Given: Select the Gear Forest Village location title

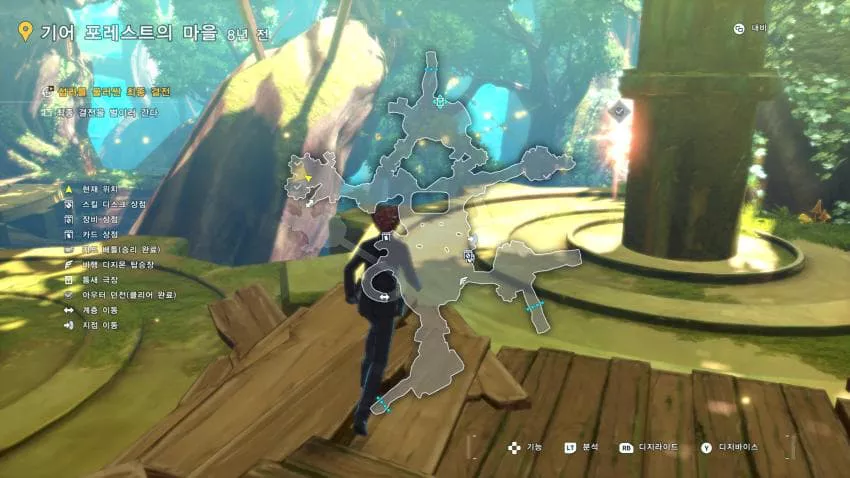Looking at the screenshot, I should (128, 31).
